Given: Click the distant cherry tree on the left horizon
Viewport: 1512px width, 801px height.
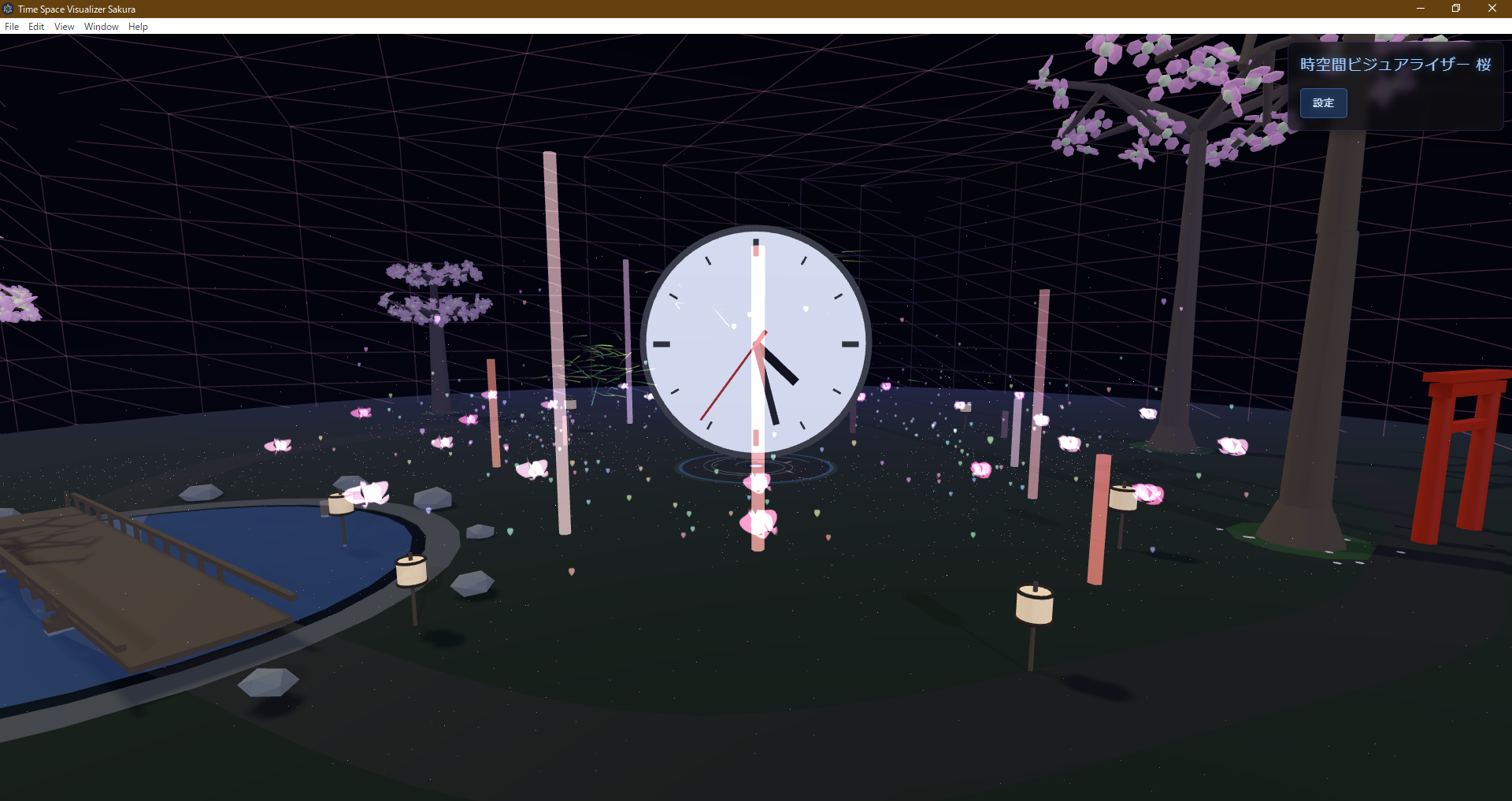Looking at the screenshot, I should 437,303.
